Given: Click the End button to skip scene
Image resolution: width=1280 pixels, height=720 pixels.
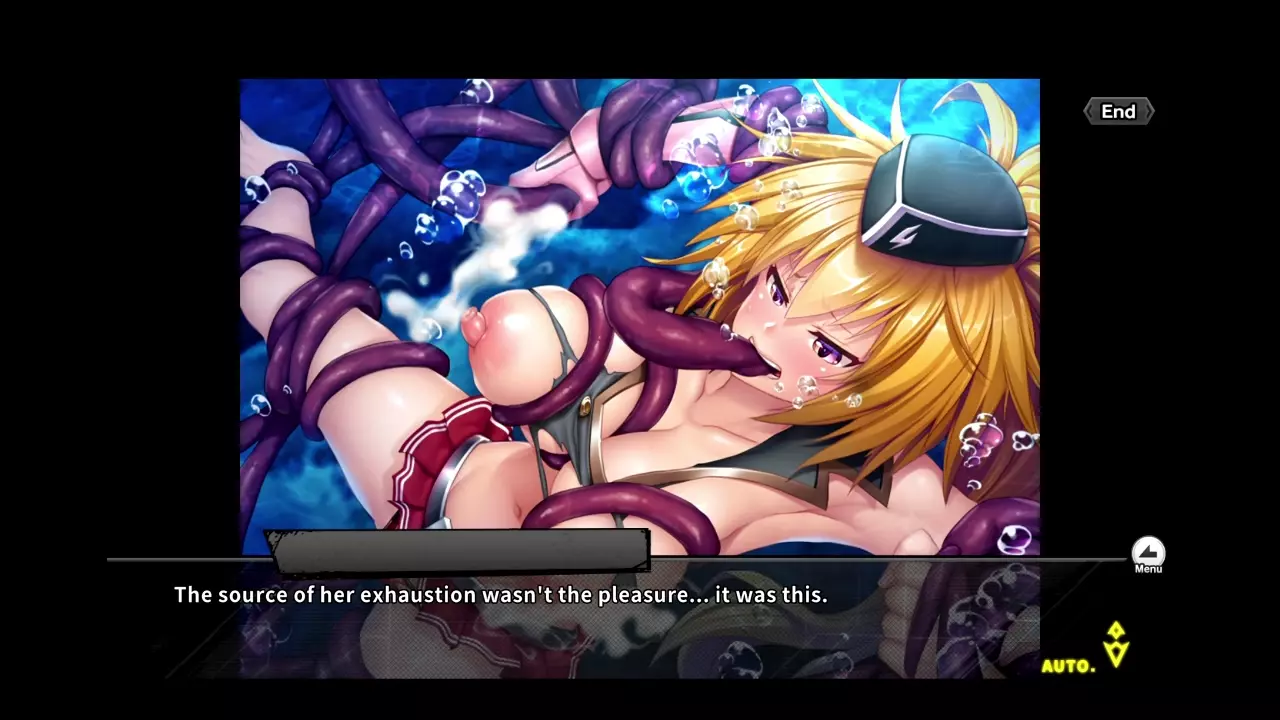Looking at the screenshot, I should [1118, 112].
